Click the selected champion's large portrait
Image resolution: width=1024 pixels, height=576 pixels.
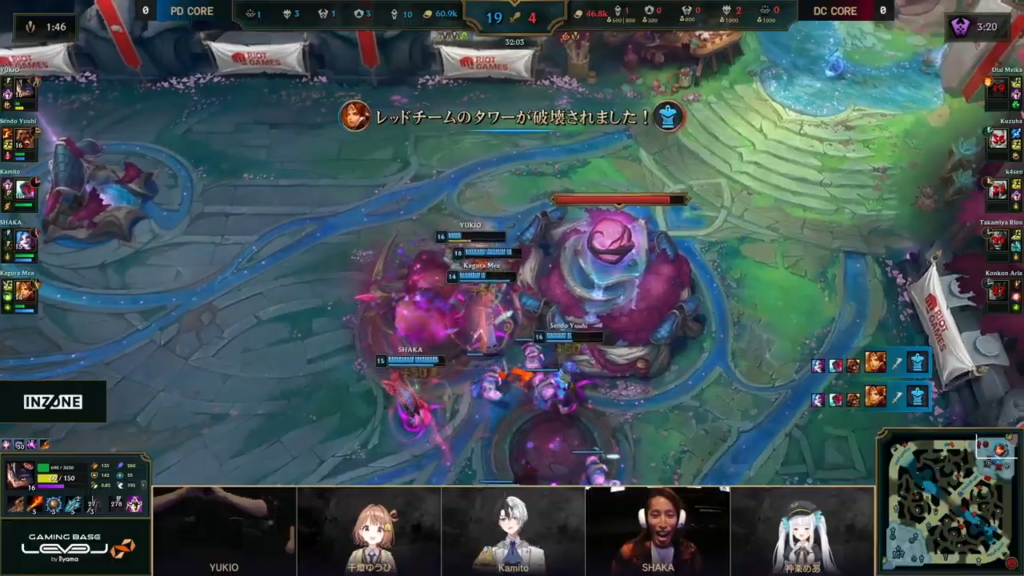(x=20, y=475)
